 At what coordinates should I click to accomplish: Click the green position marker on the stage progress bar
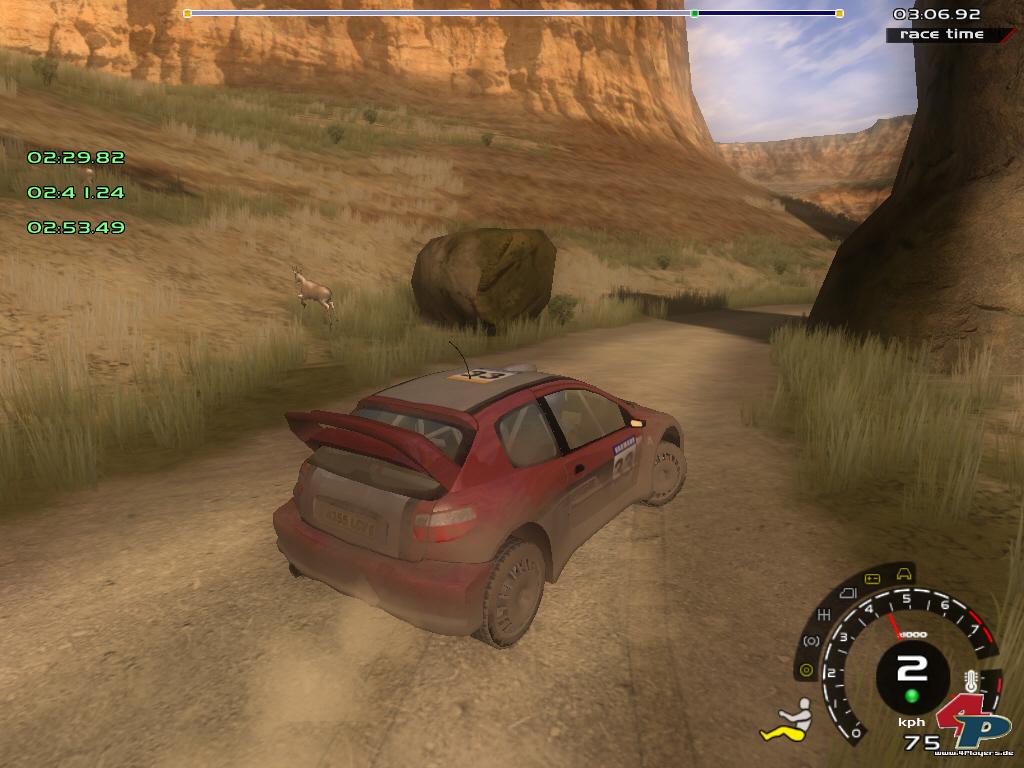694,13
